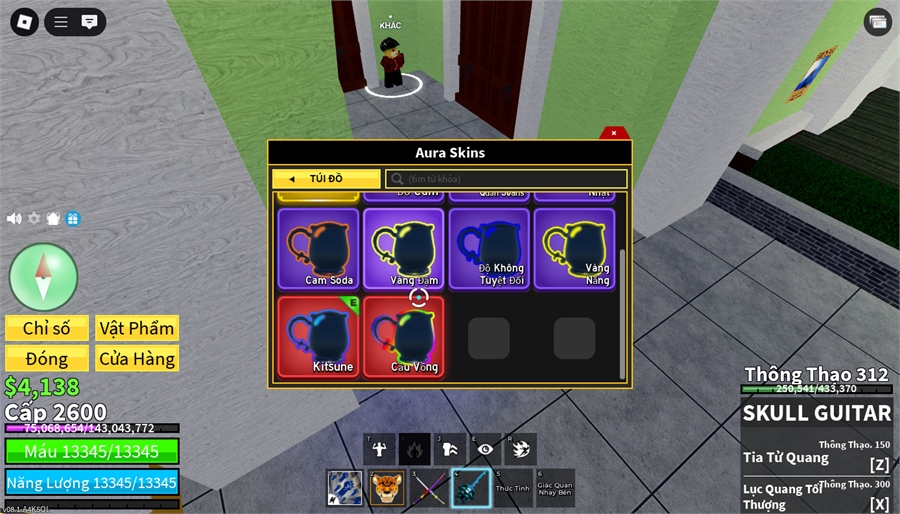This screenshot has height=514, width=900.
Task: Activate the eye ability icon
Action: tap(485, 450)
